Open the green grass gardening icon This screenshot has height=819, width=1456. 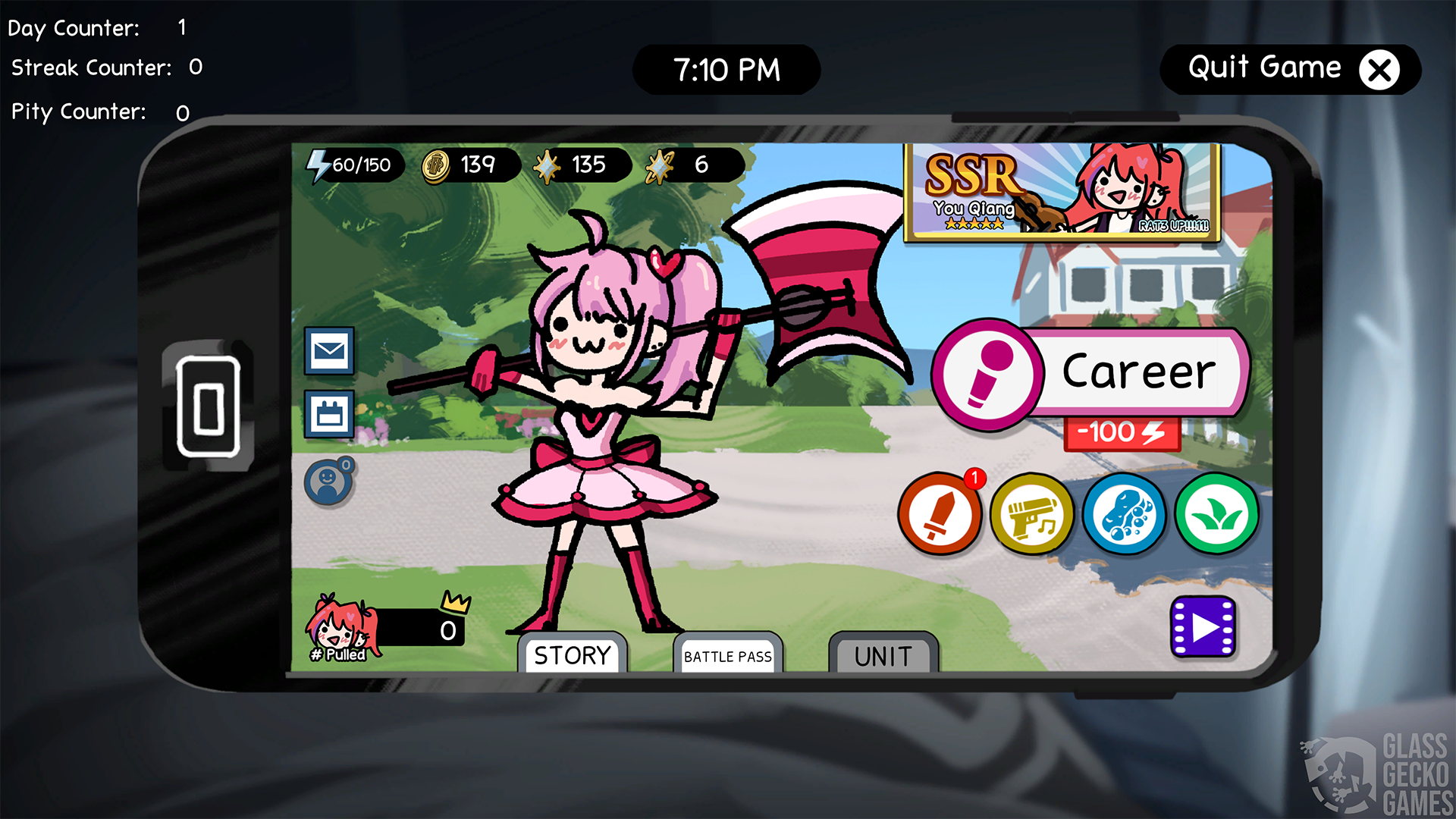tap(1216, 514)
